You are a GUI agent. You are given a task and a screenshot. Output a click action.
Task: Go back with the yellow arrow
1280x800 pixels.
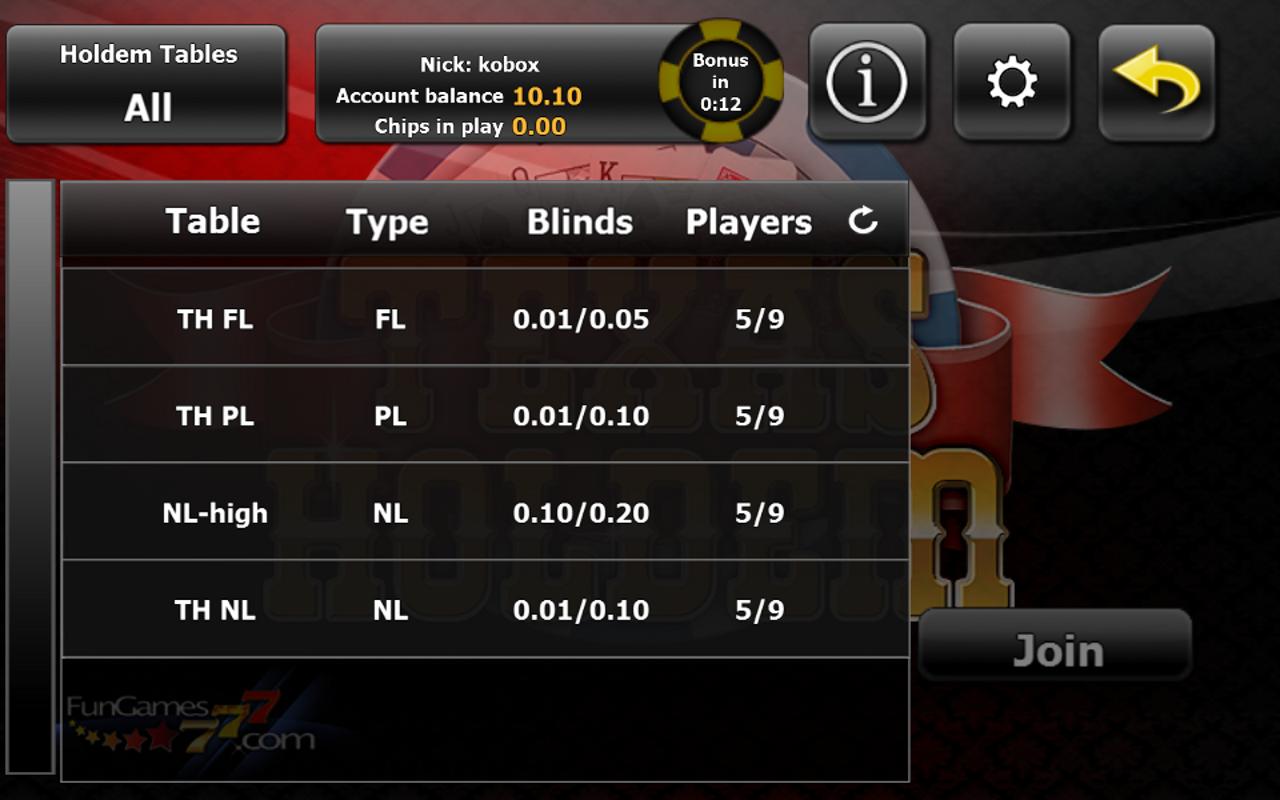tap(1157, 82)
